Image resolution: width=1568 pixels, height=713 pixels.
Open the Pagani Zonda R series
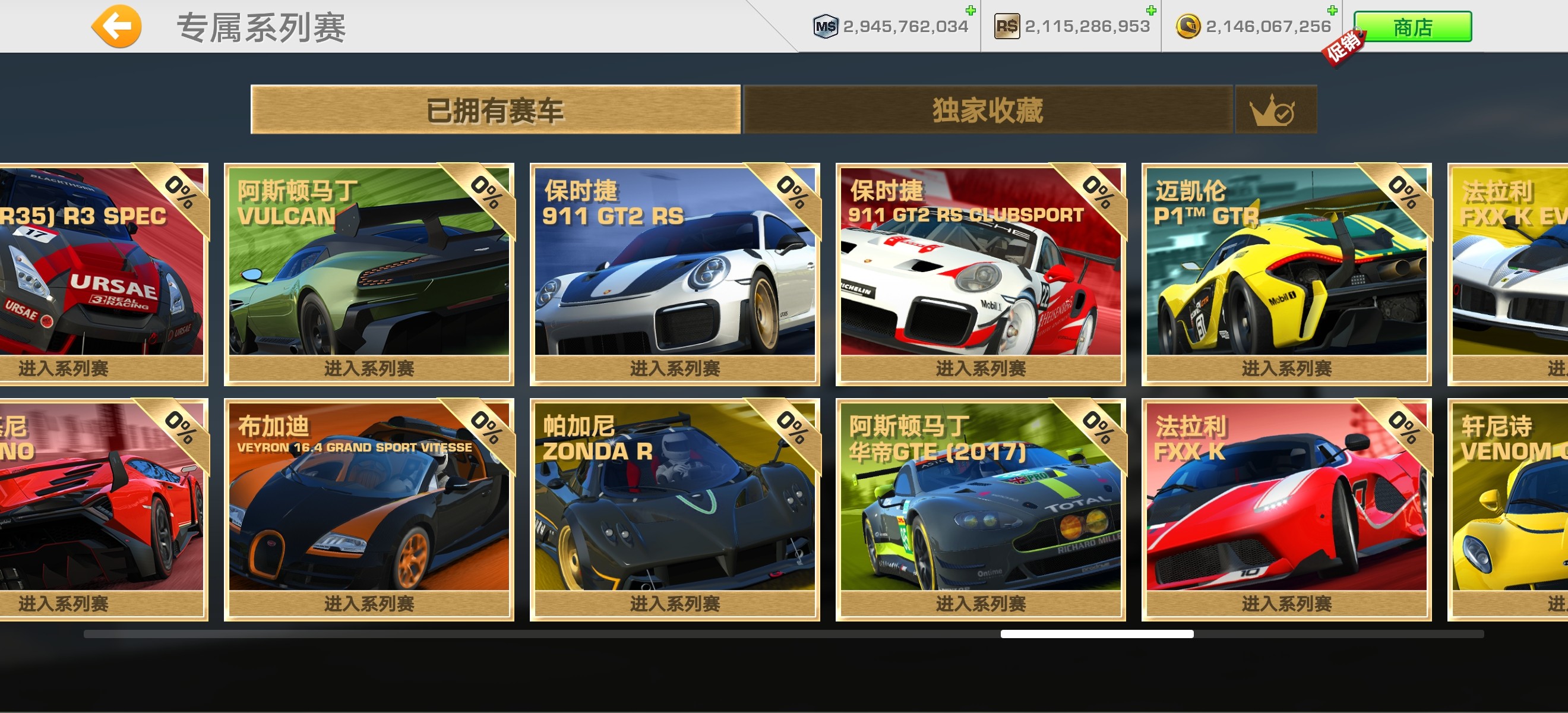[x=675, y=510]
